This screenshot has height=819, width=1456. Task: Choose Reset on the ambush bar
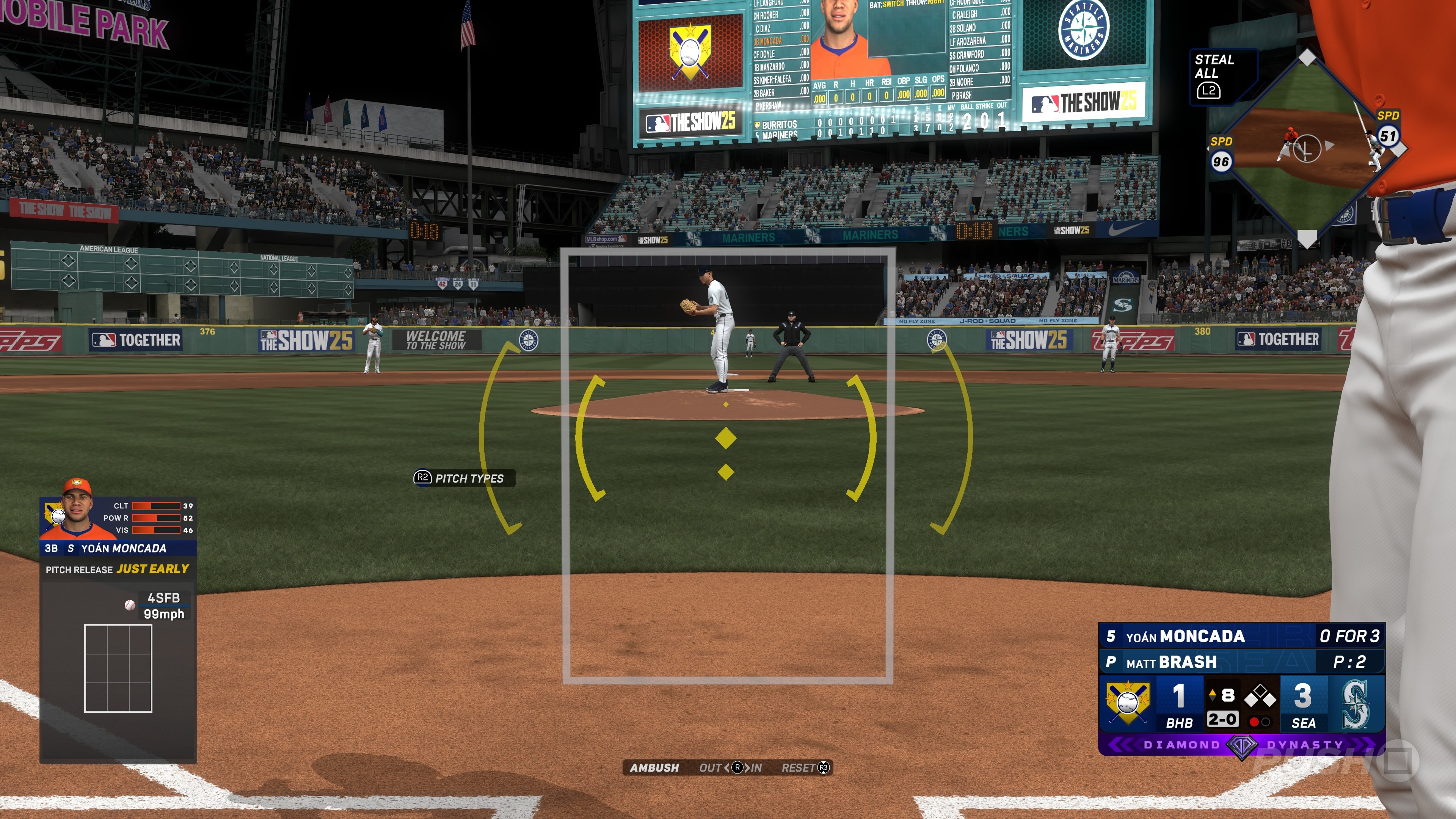click(804, 767)
